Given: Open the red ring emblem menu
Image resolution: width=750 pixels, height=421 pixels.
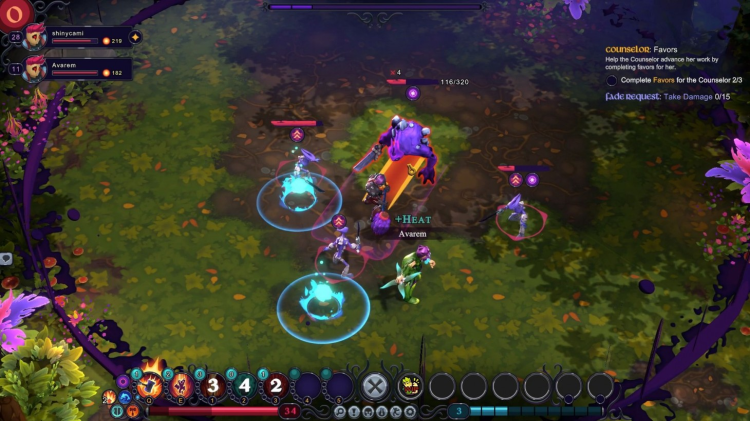Looking at the screenshot, I should pyautogui.click(x=13, y=12).
